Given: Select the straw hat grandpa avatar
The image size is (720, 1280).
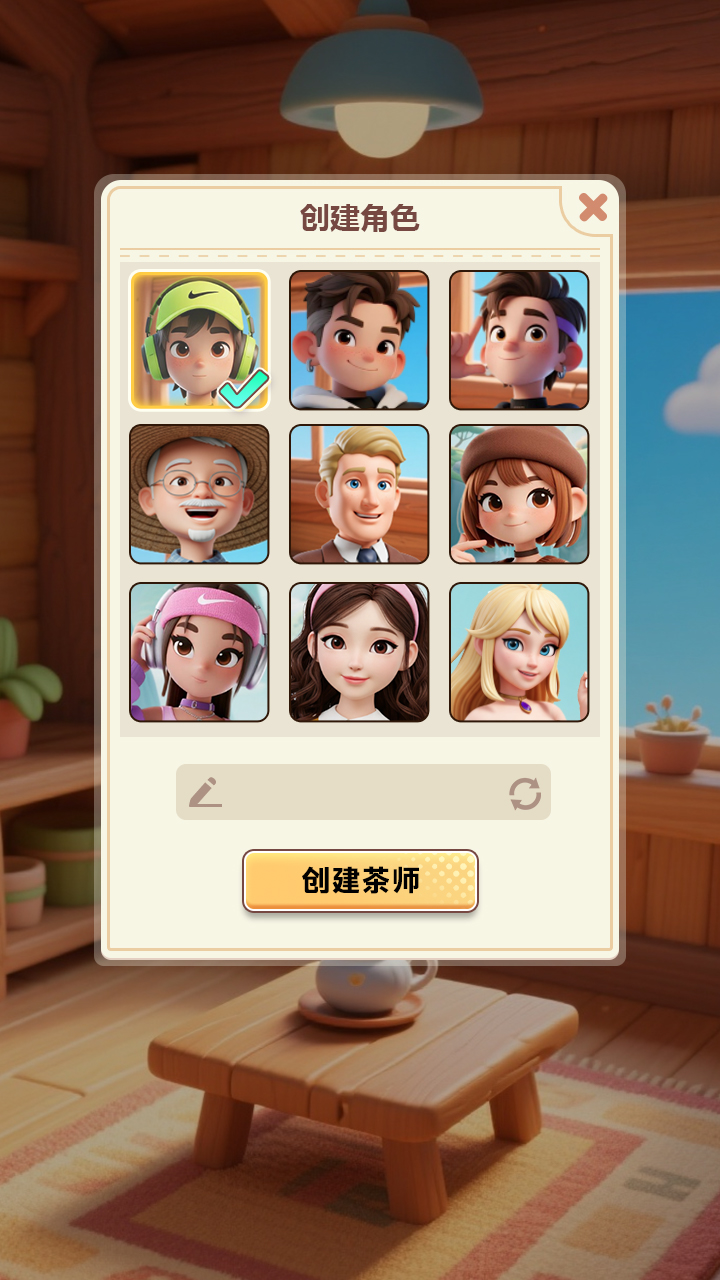Looking at the screenshot, I should [x=199, y=494].
